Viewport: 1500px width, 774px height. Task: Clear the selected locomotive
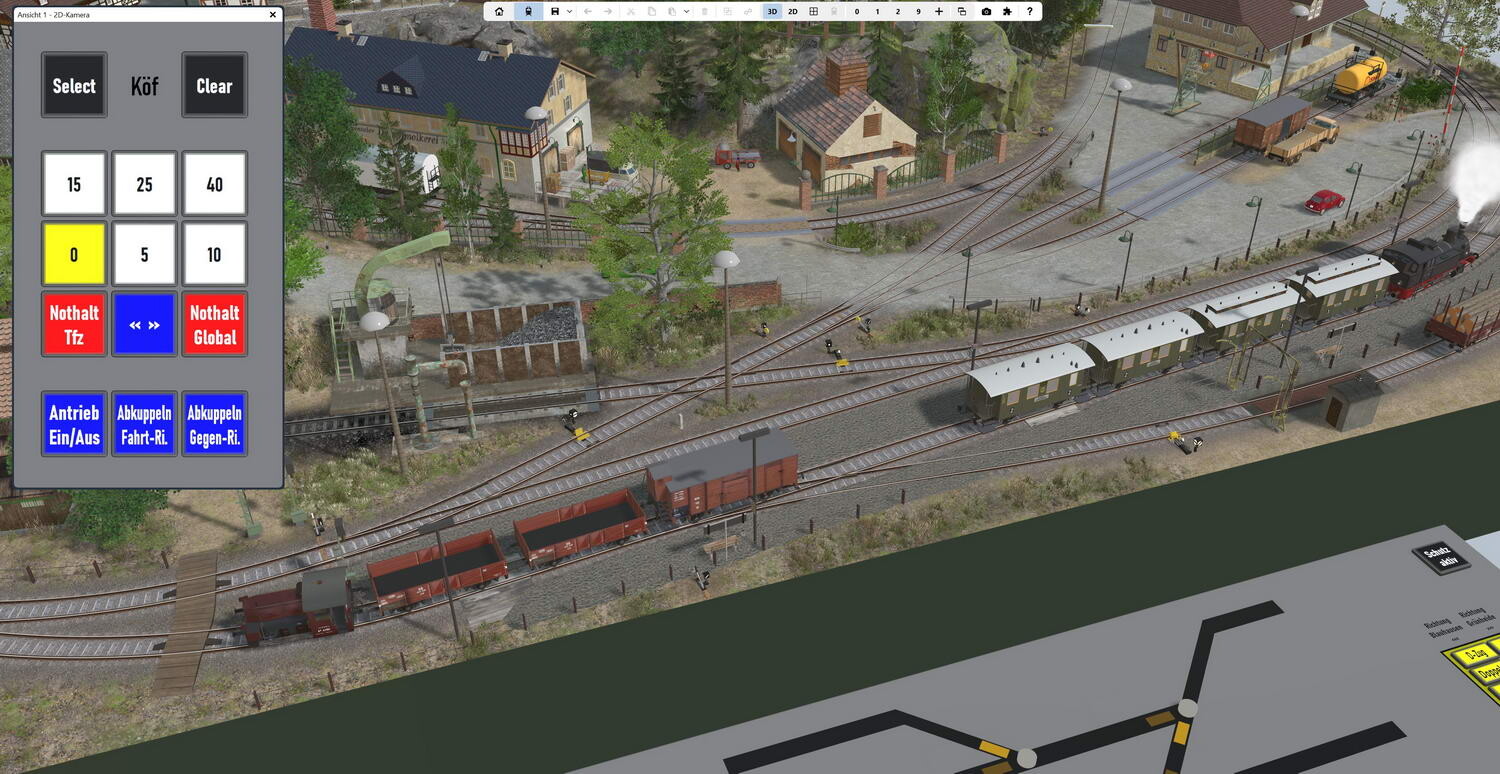(x=214, y=86)
